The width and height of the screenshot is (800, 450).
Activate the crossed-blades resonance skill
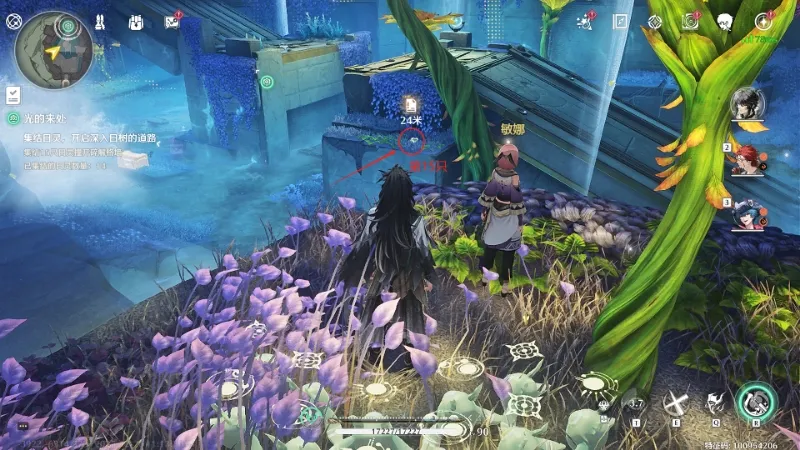pyautogui.click(x=678, y=403)
